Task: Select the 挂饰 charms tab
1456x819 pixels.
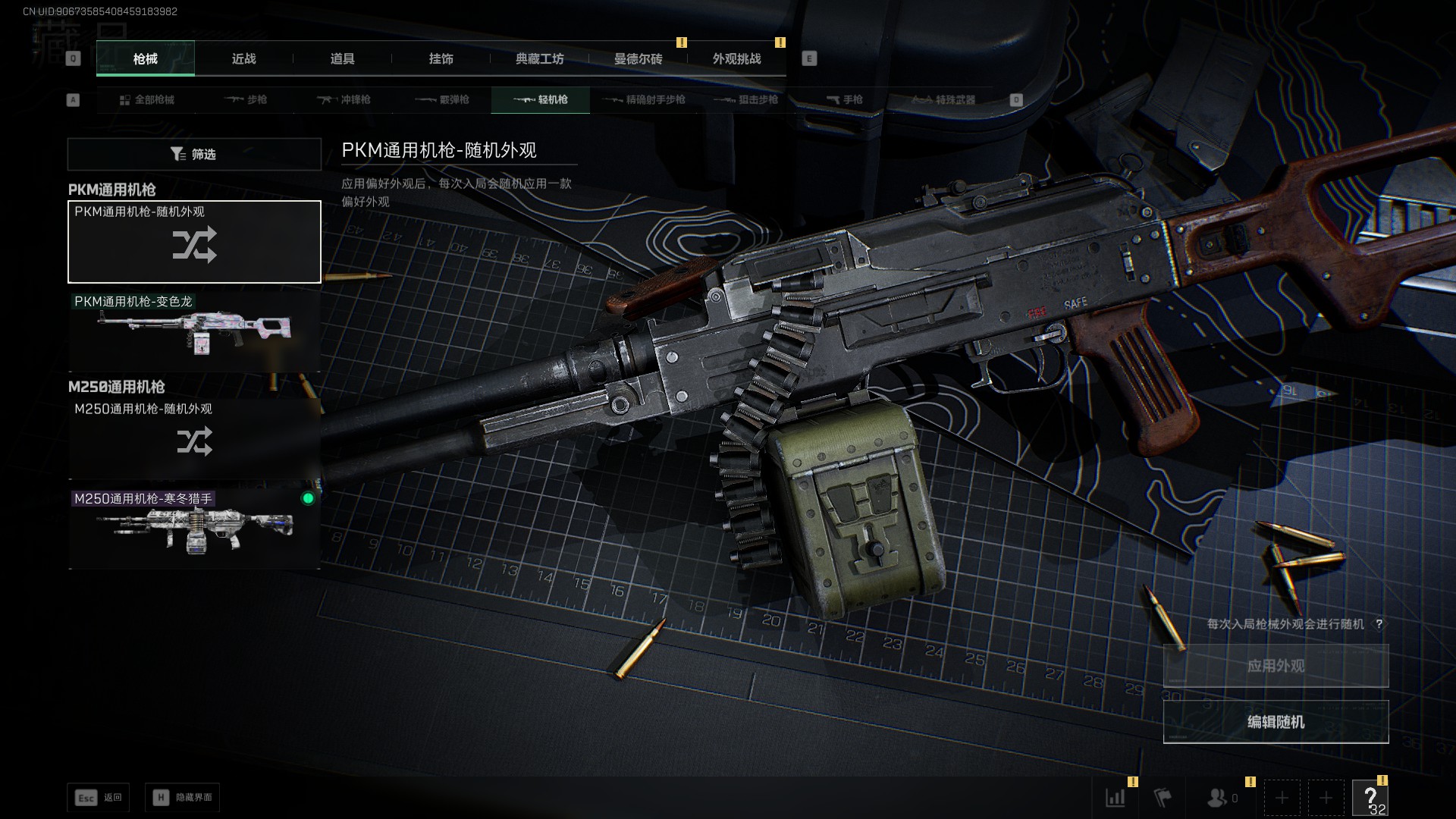Action: [x=441, y=59]
